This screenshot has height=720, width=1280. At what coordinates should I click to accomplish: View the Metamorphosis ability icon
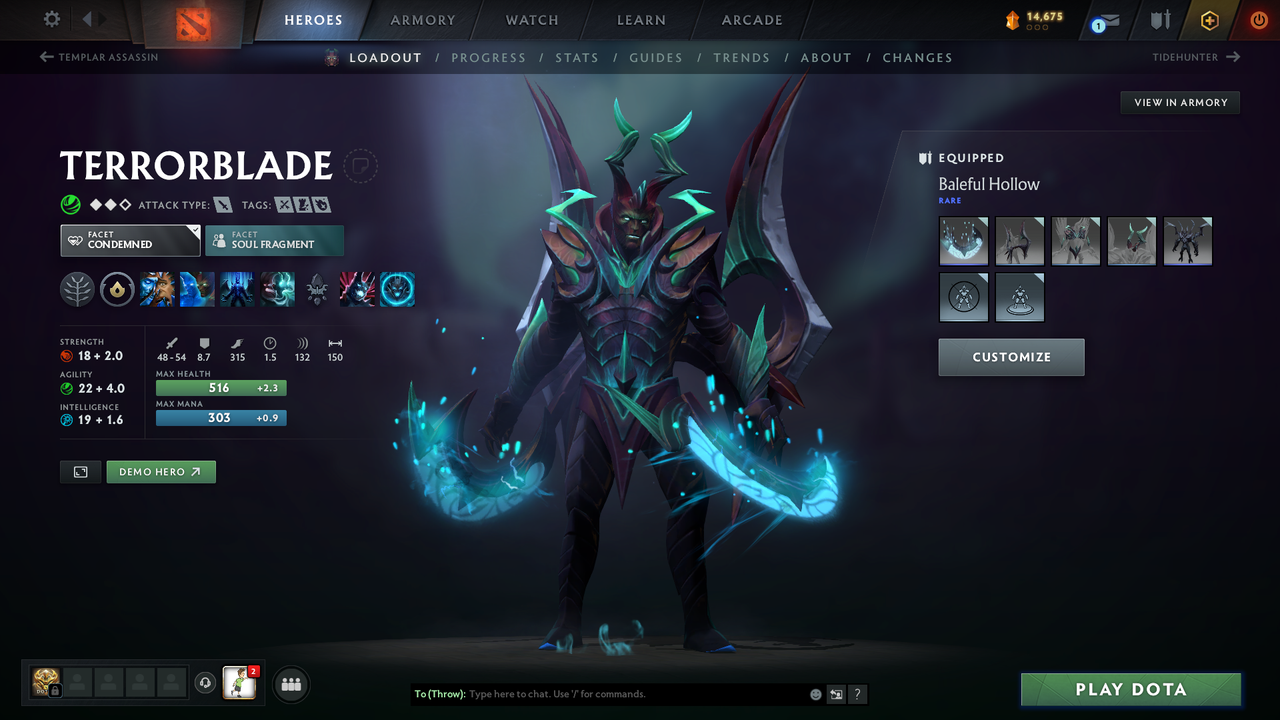click(237, 289)
